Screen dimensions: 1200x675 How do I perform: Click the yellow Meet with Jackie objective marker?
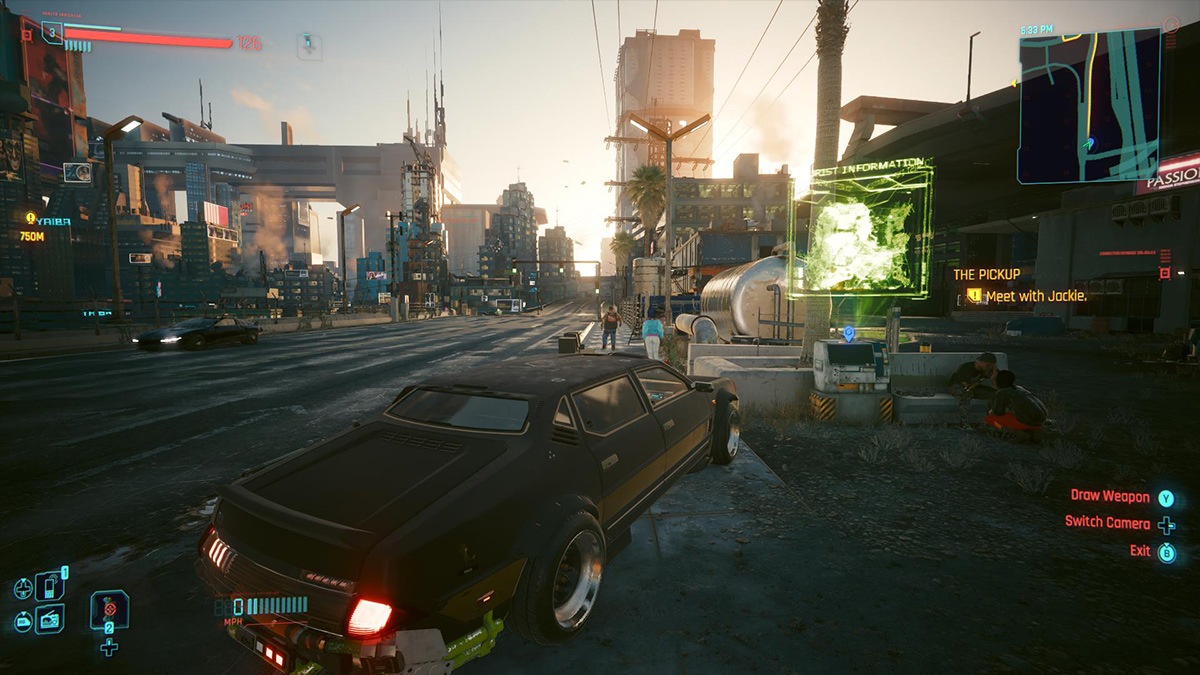973,296
